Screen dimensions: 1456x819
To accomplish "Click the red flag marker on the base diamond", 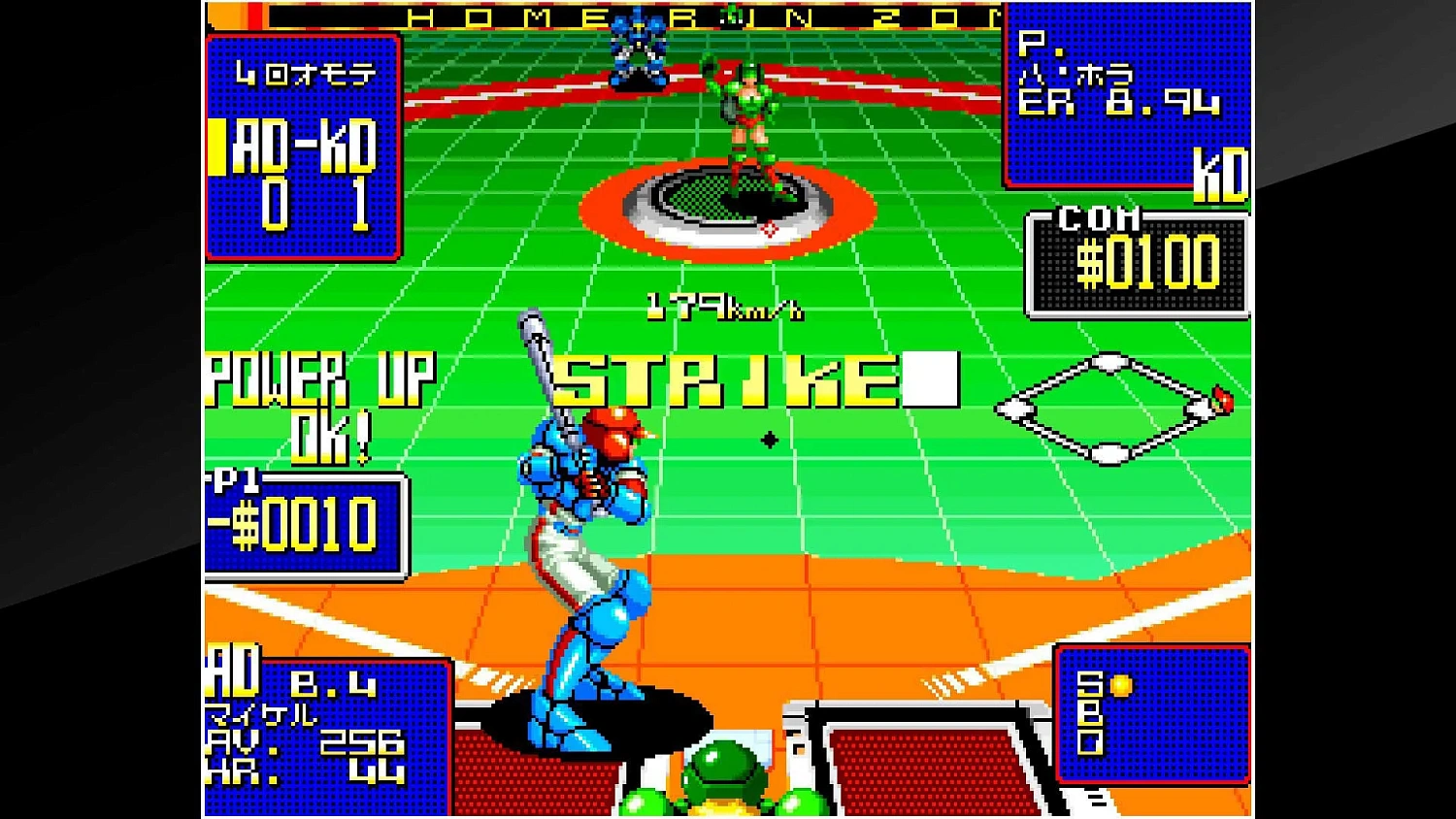I will point(1221,400).
